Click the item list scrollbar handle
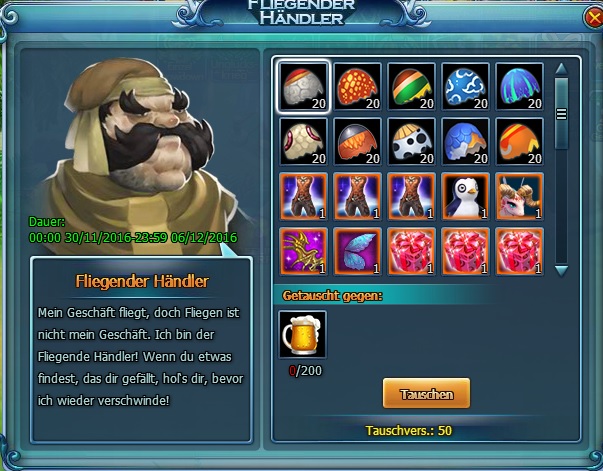This screenshot has width=603, height=471. pyautogui.click(x=561, y=113)
